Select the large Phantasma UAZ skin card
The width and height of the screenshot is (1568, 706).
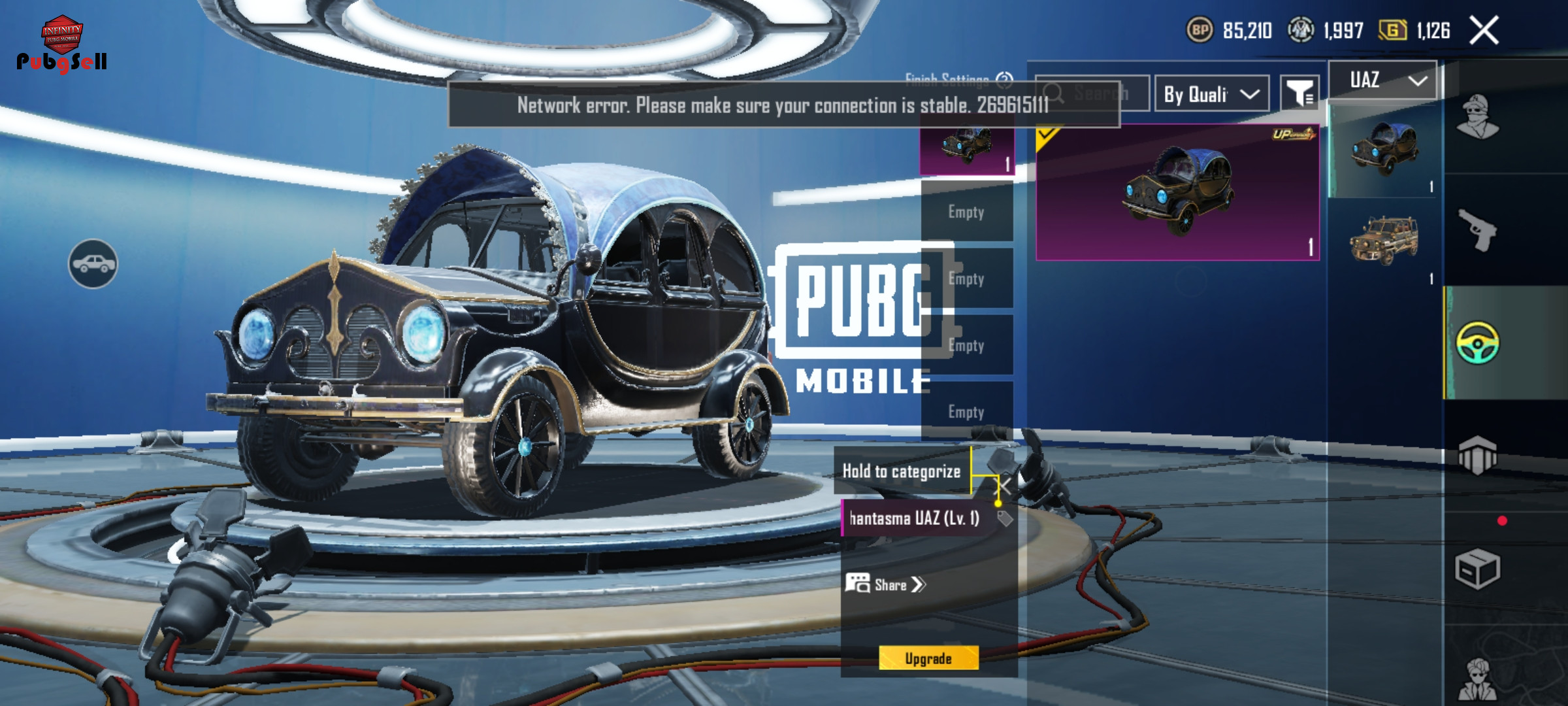tap(1177, 193)
